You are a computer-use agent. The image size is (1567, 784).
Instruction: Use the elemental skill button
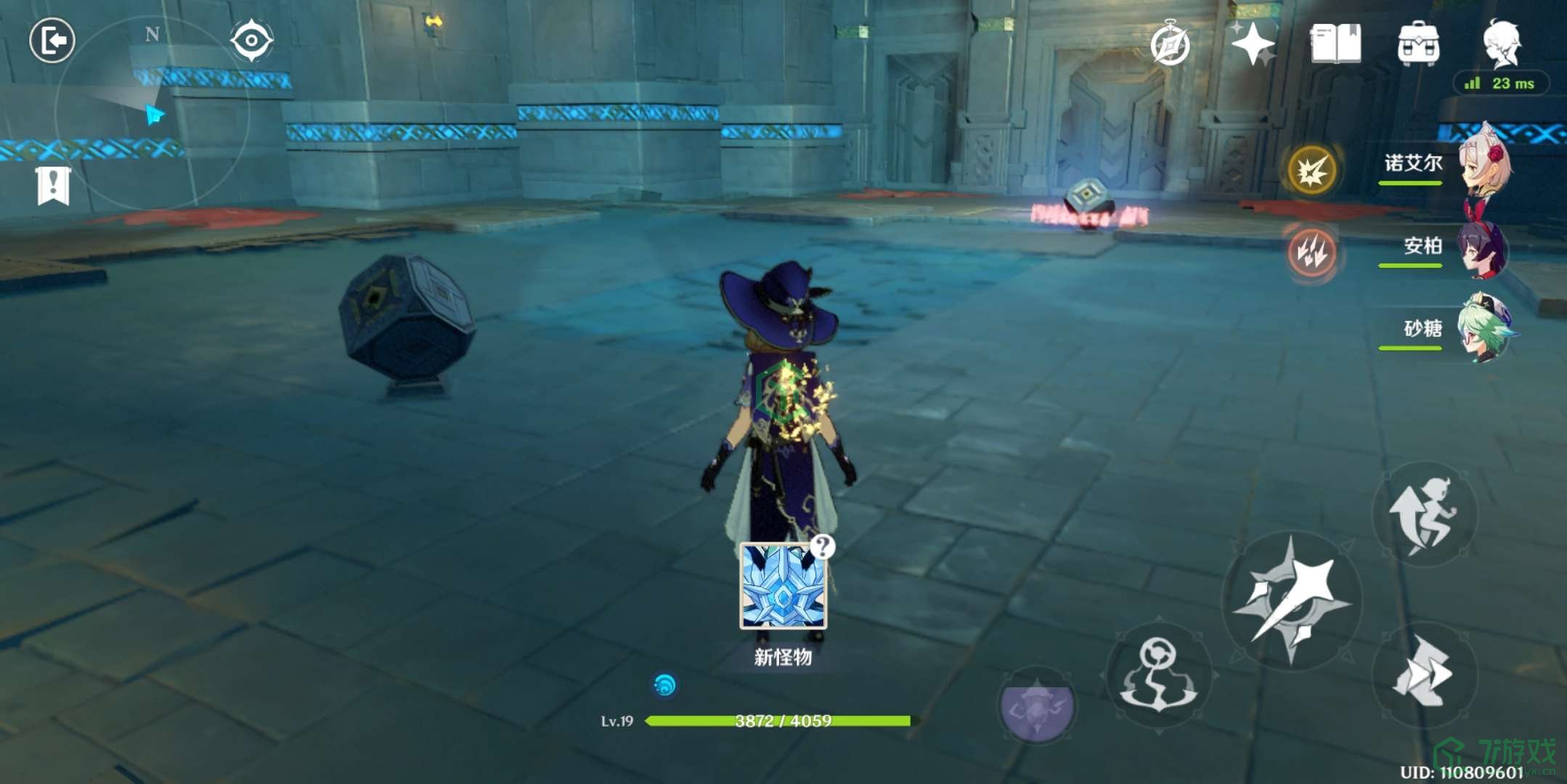click(x=1158, y=675)
